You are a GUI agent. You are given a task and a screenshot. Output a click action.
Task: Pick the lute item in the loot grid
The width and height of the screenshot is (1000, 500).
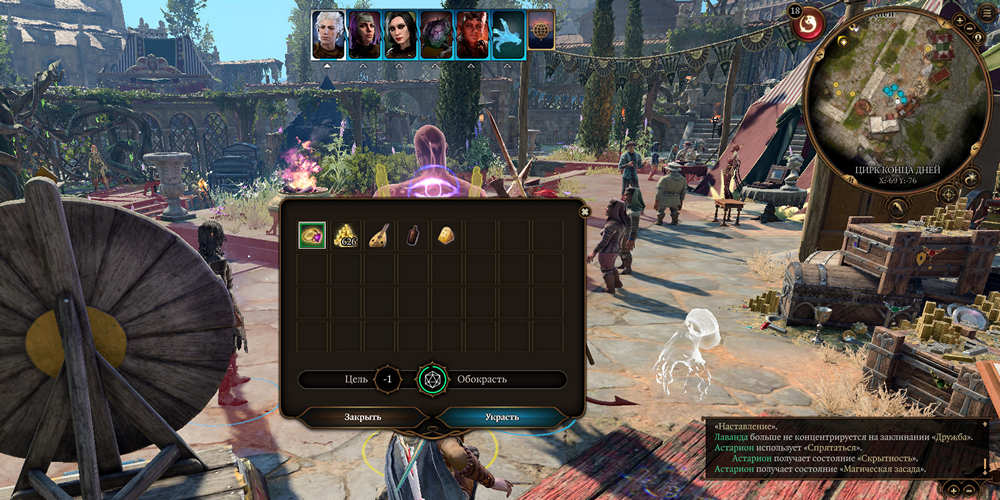coord(379,235)
